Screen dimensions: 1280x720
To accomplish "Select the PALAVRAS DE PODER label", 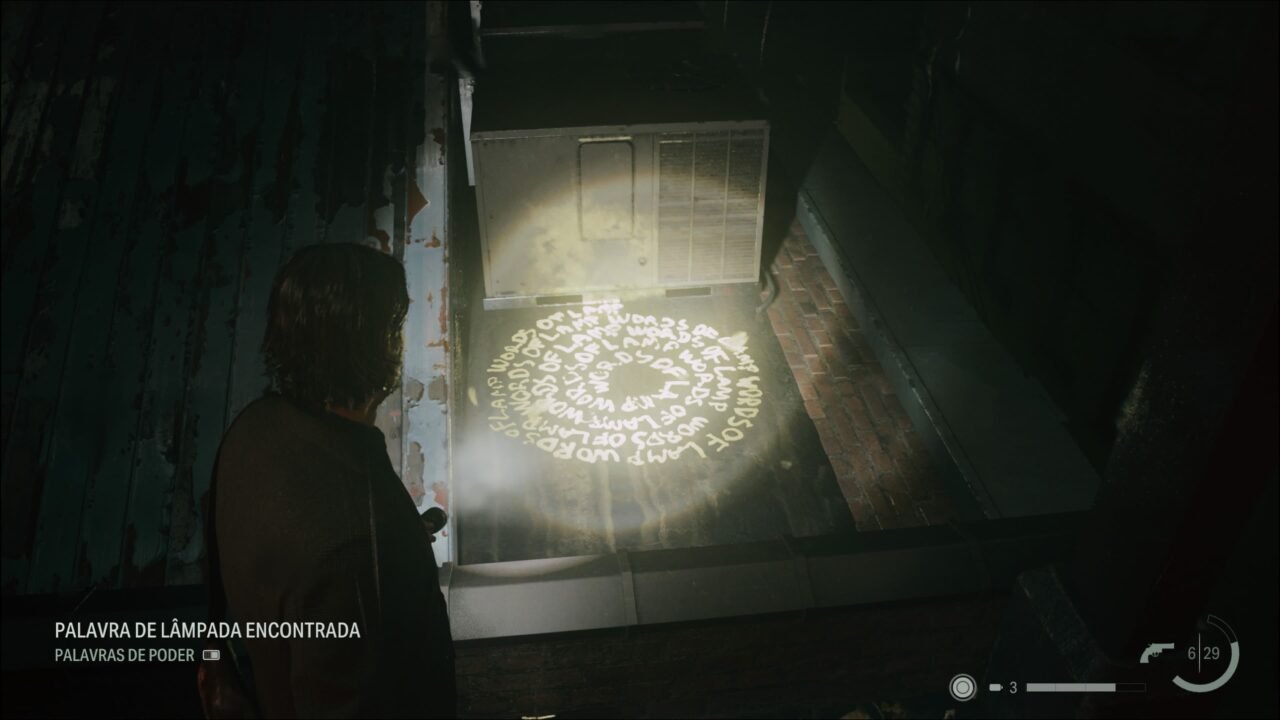I will tap(125, 654).
